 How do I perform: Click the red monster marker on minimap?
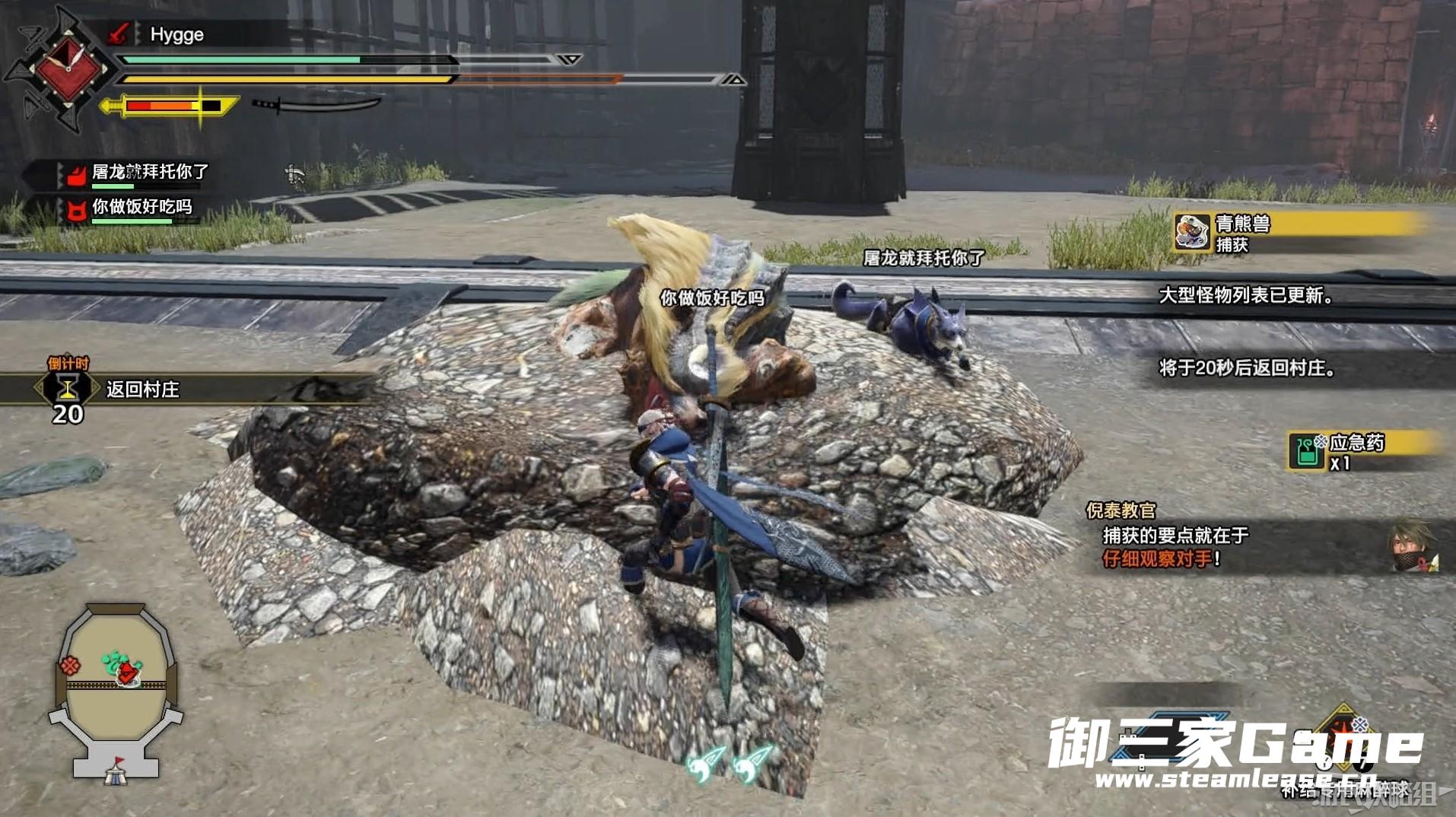[x=129, y=672]
